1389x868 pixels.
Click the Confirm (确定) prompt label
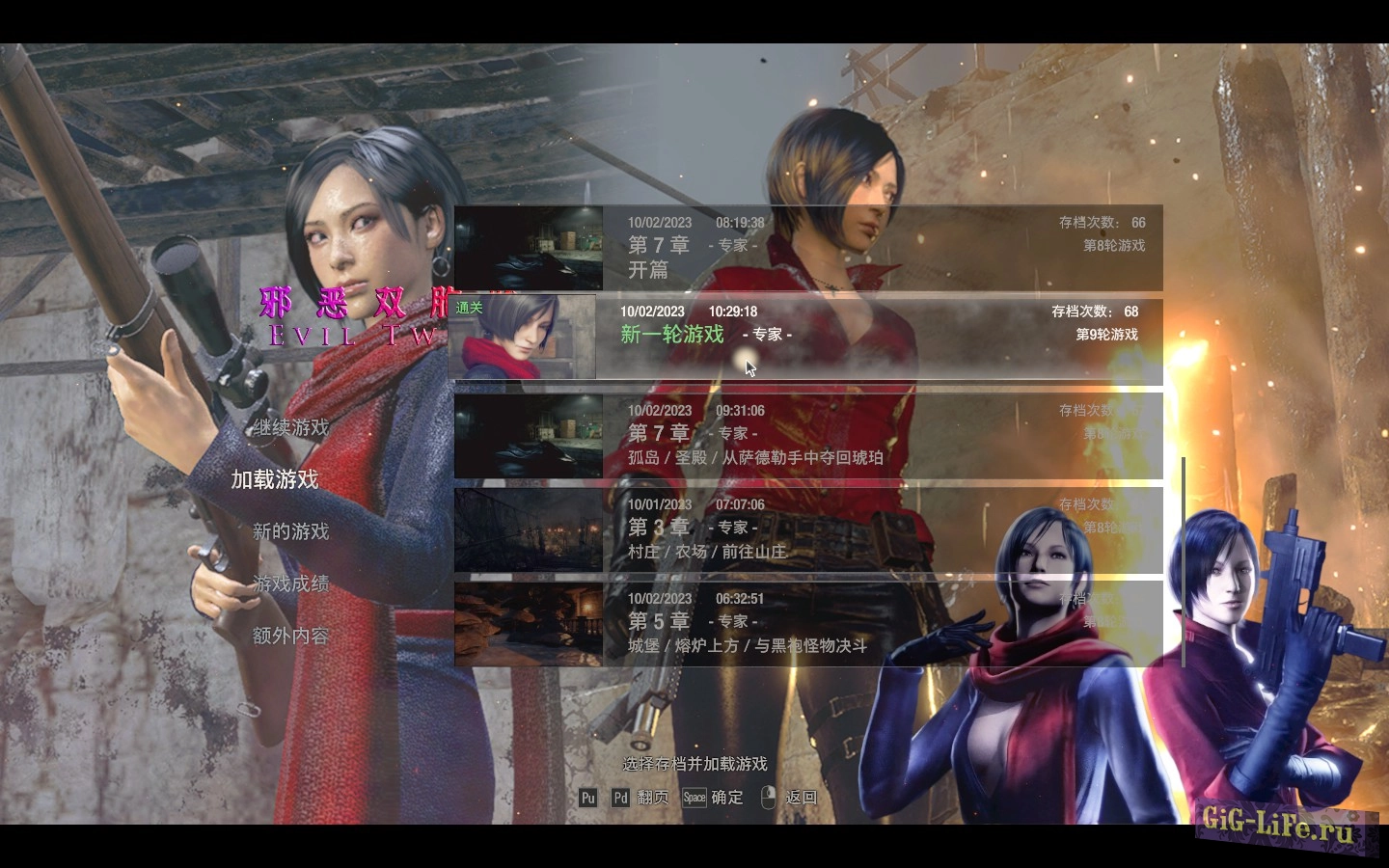[727, 798]
